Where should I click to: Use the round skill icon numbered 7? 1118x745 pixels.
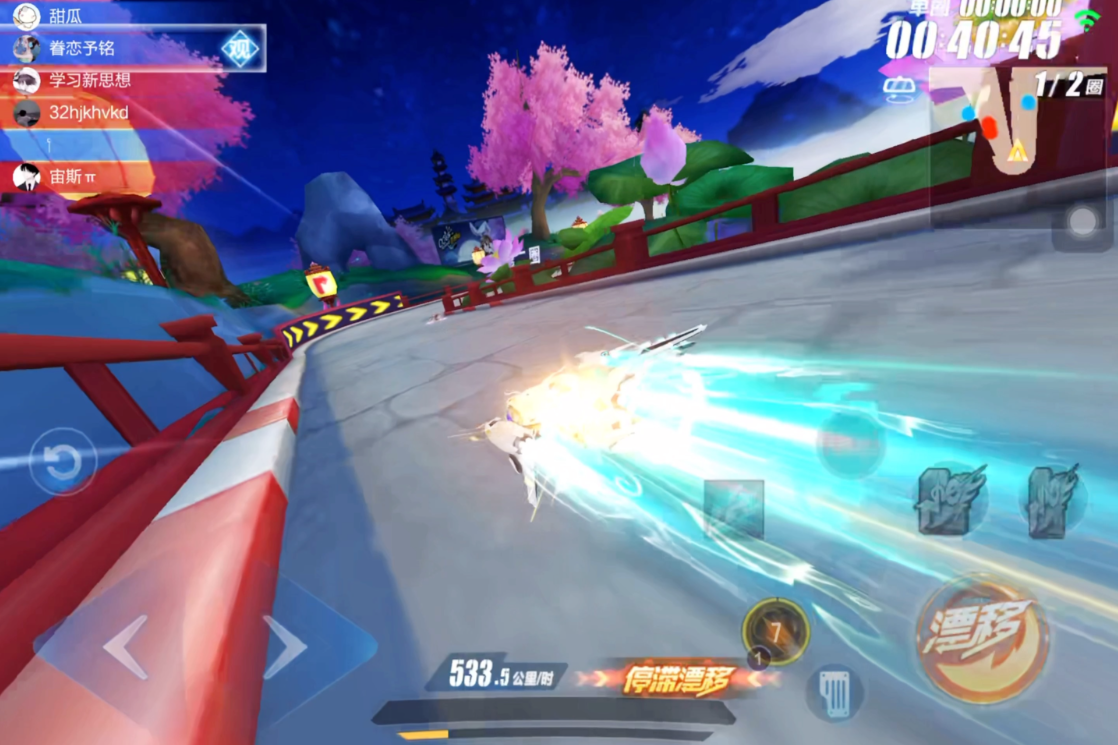click(775, 631)
